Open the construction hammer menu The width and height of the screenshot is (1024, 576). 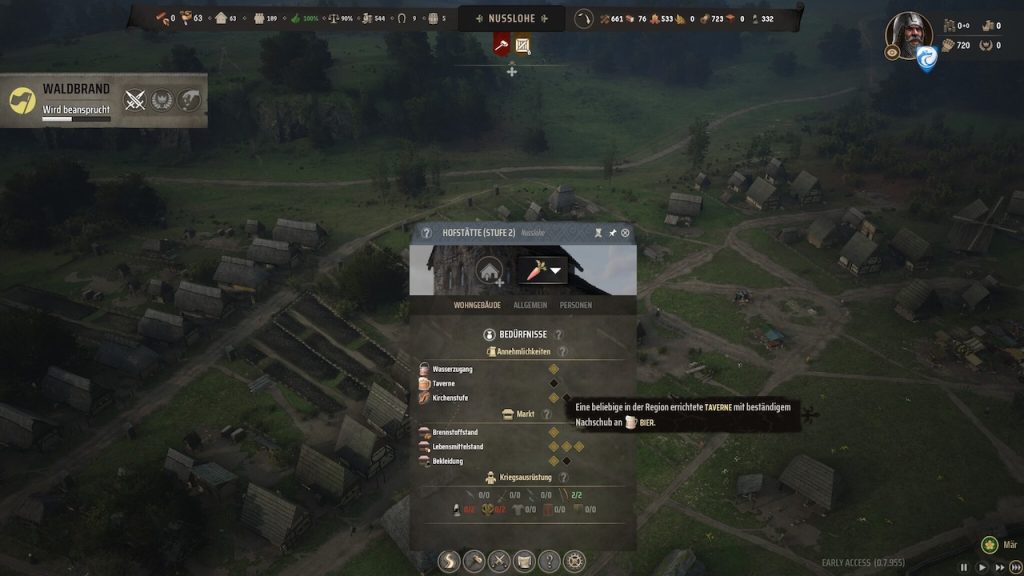tap(474, 561)
